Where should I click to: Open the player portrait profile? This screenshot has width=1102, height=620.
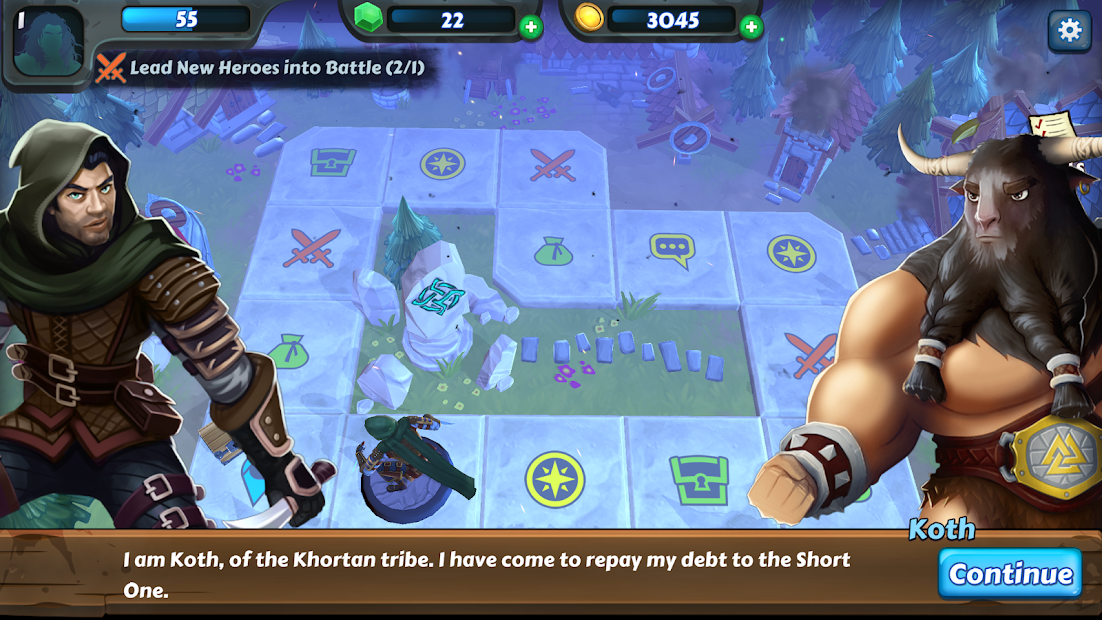pos(47,42)
